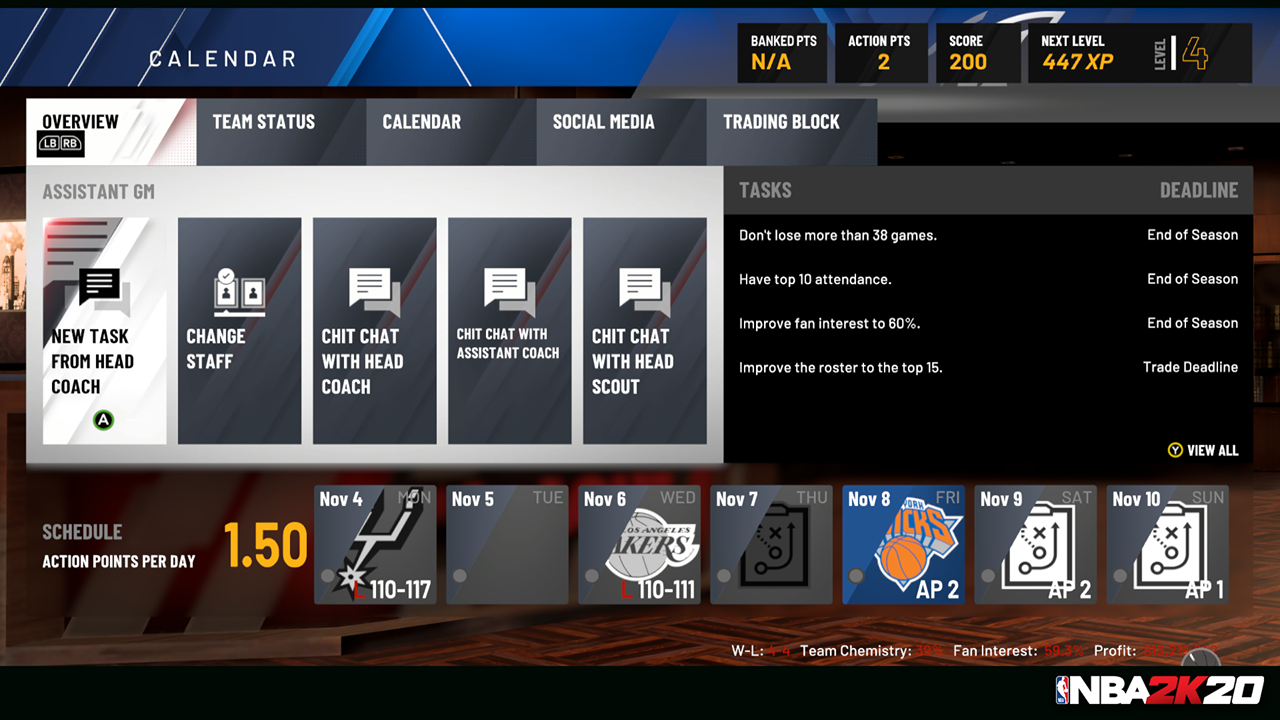Open the Change Staff panel

pyautogui.click(x=239, y=330)
